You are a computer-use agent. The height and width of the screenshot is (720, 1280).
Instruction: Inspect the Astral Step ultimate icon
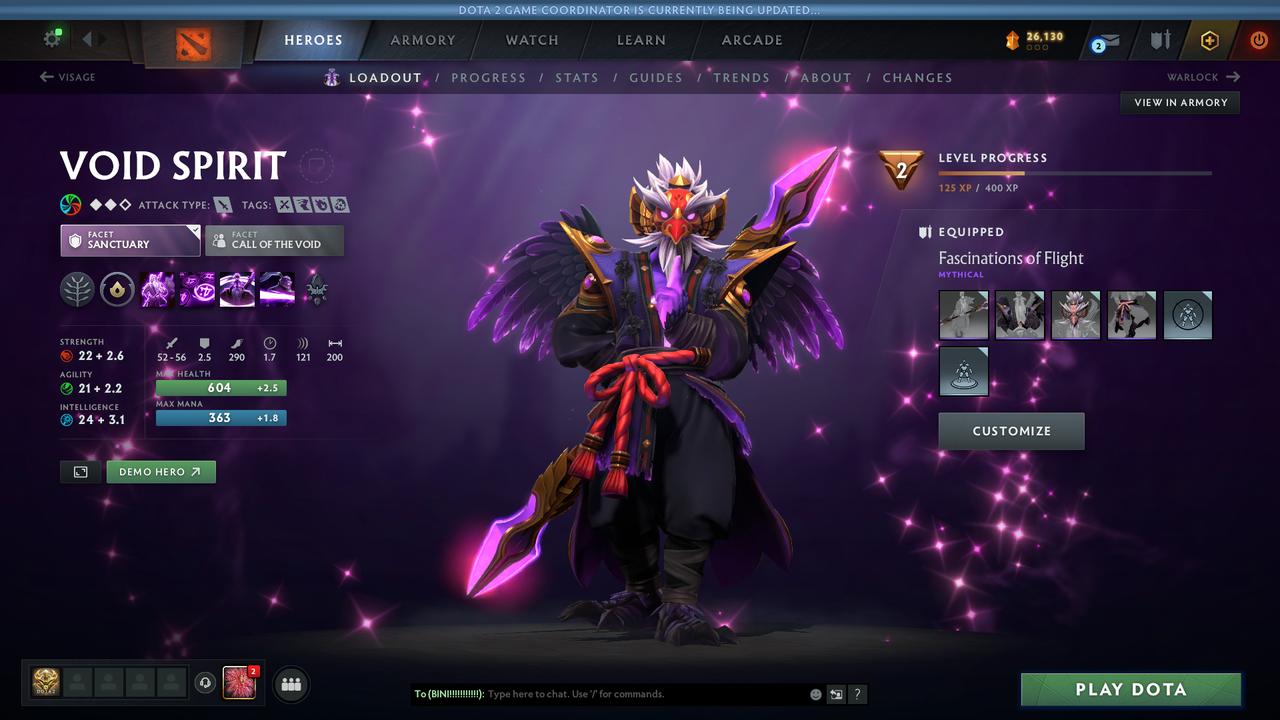(x=277, y=289)
